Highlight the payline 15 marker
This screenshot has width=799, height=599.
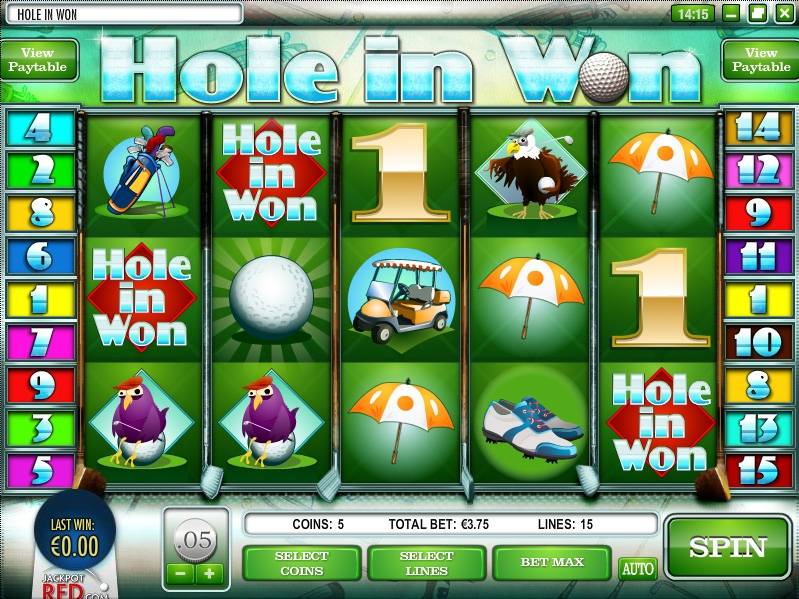(x=758, y=470)
